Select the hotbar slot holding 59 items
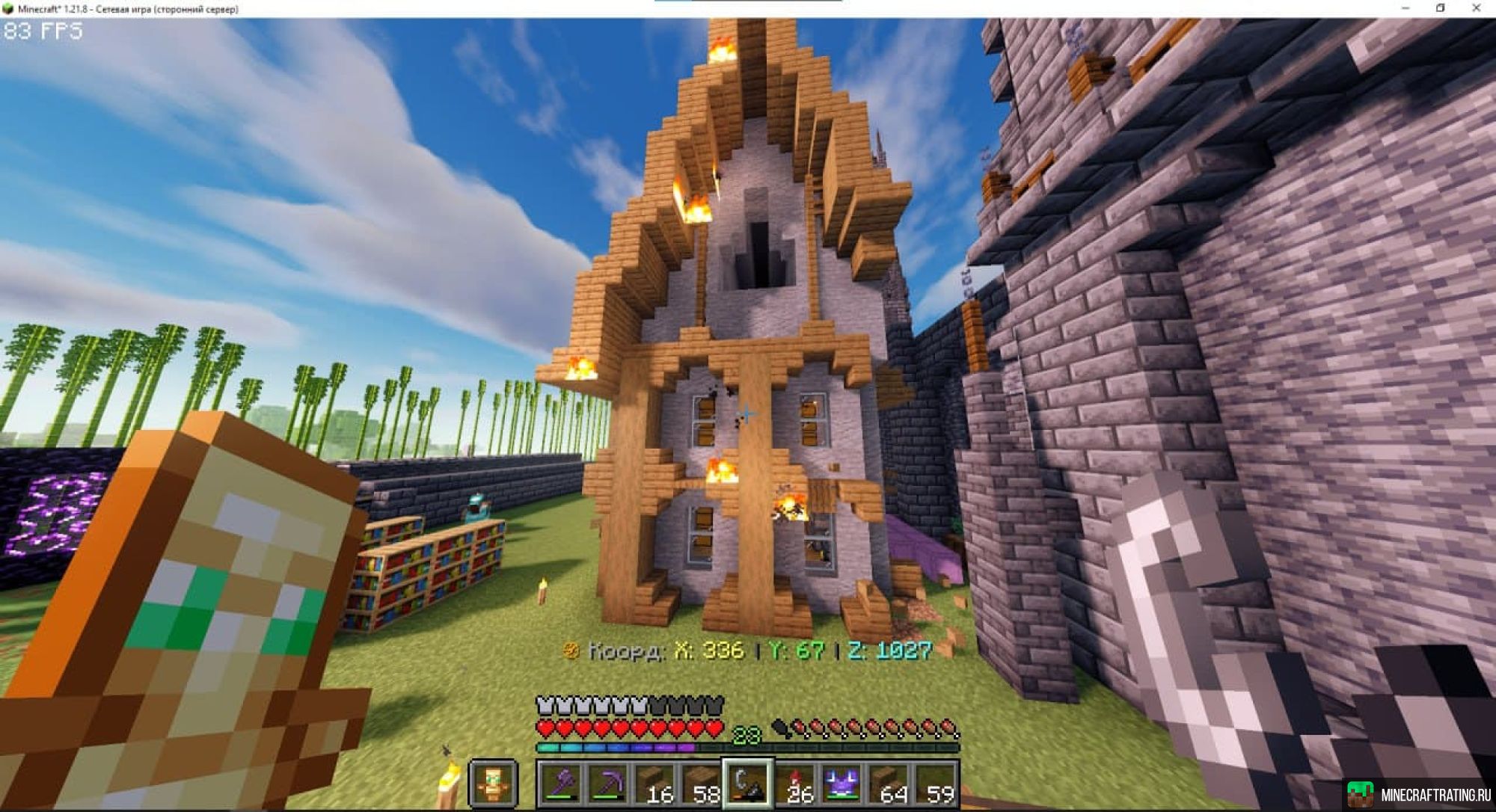 point(934,784)
